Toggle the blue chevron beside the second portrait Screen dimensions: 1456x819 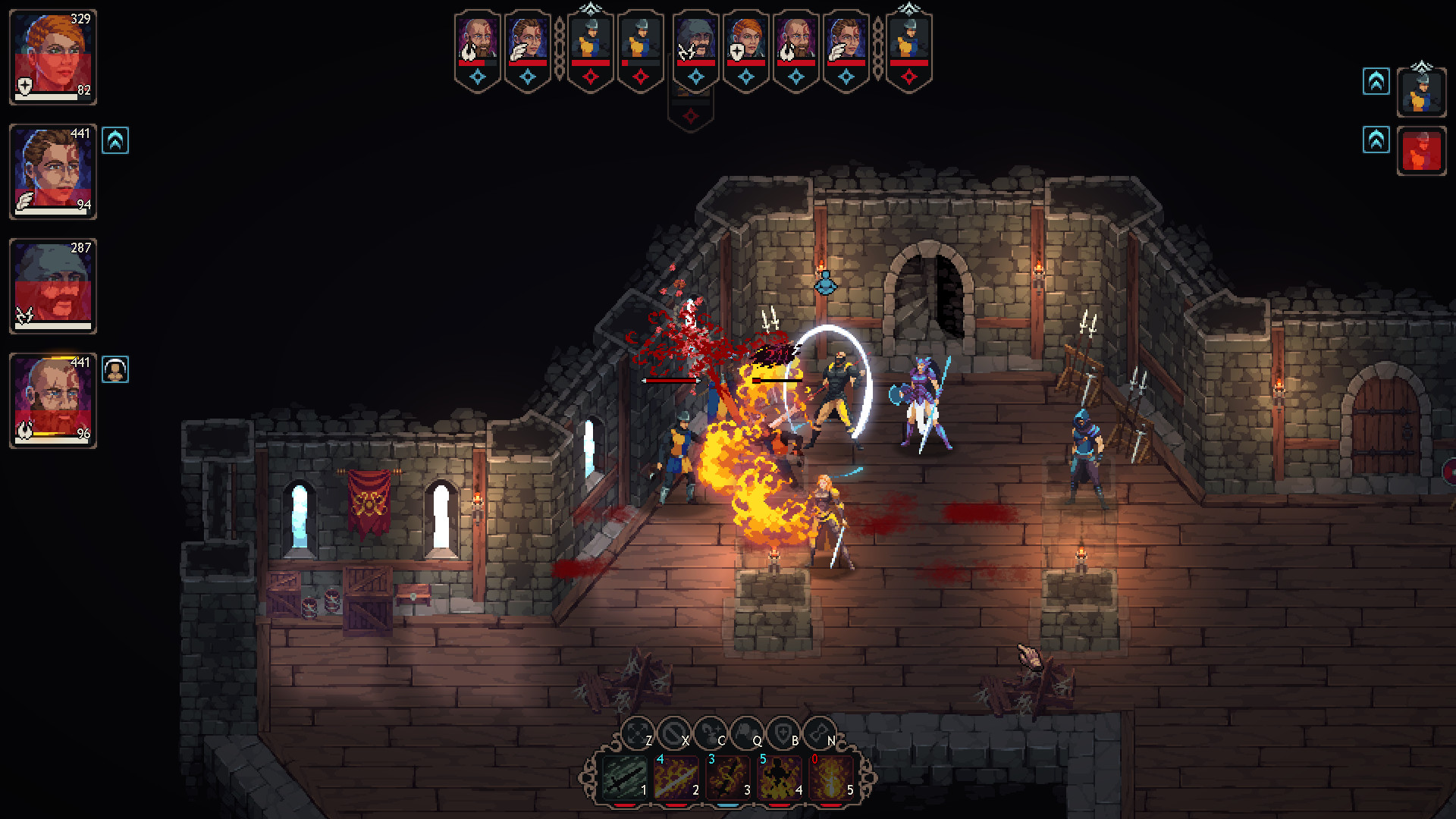117,141
